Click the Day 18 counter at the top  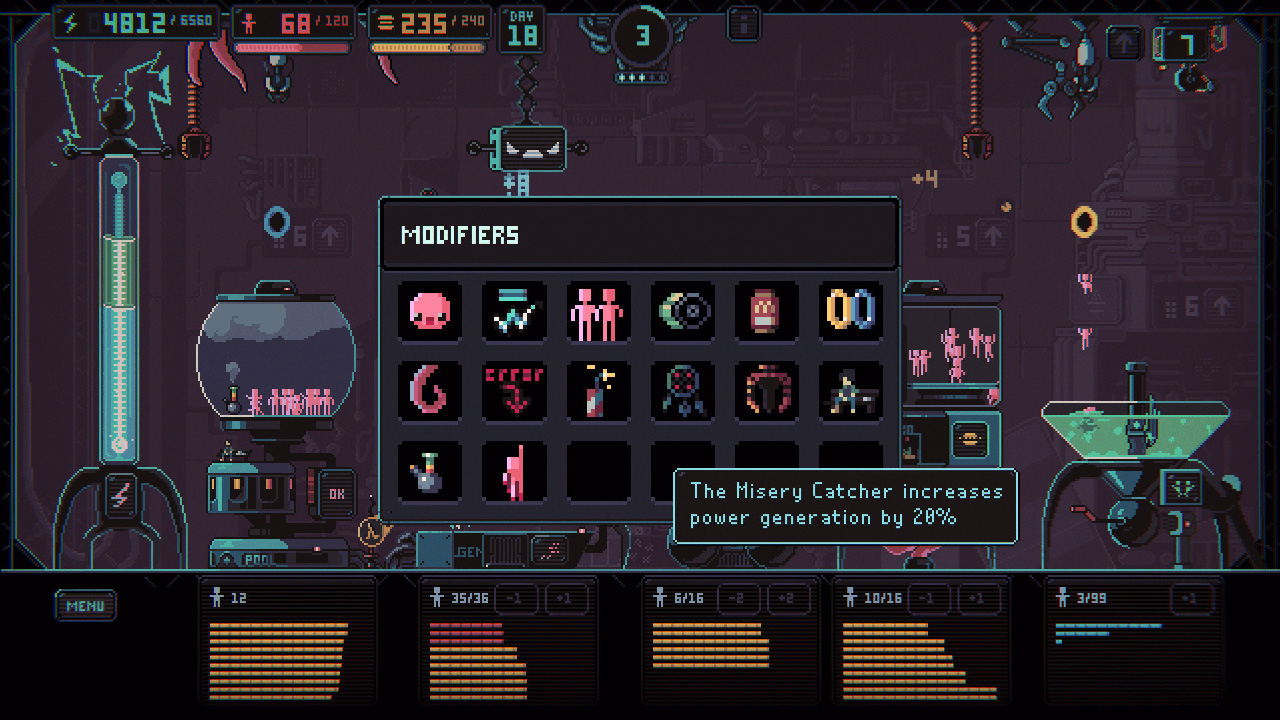pos(521,27)
